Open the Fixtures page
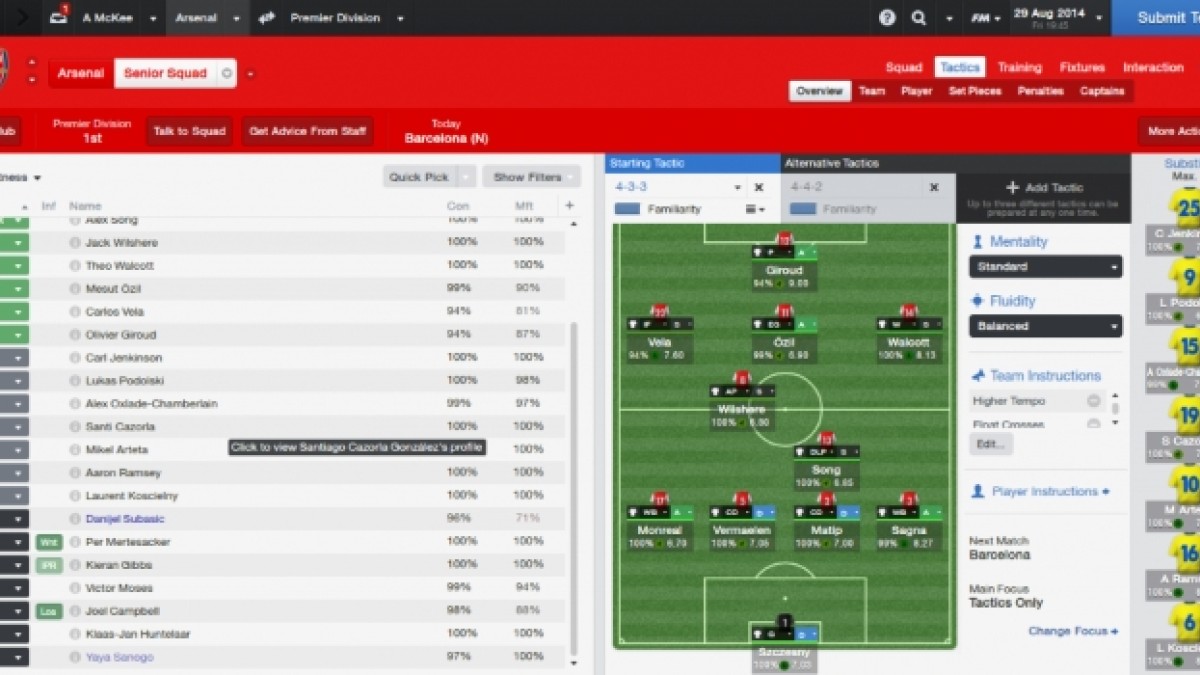Image resolution: width=1200 pixels, height=675 pixels. point(1082,68)
